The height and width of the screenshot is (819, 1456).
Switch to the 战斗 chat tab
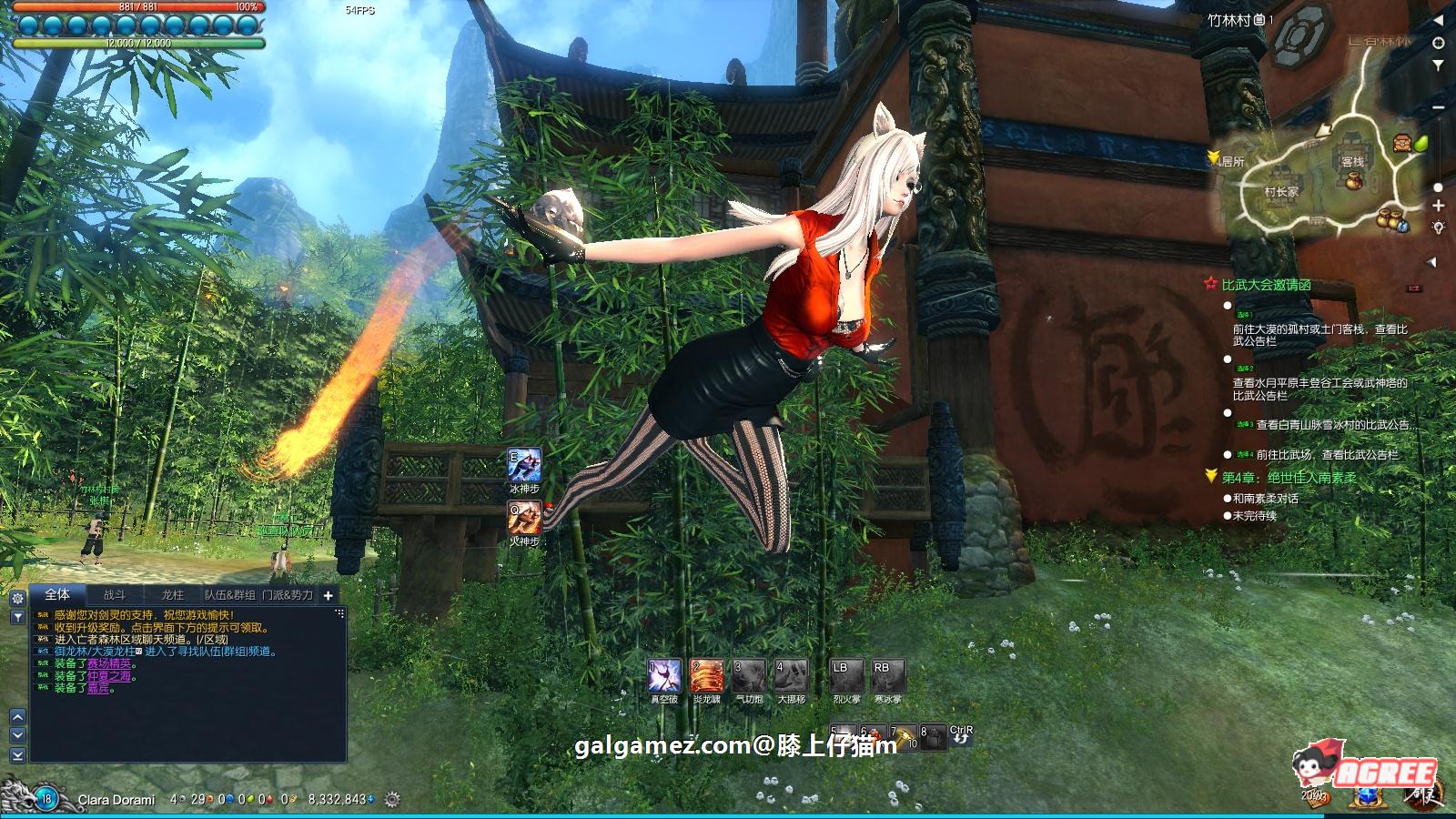click(x=116, y=596)
